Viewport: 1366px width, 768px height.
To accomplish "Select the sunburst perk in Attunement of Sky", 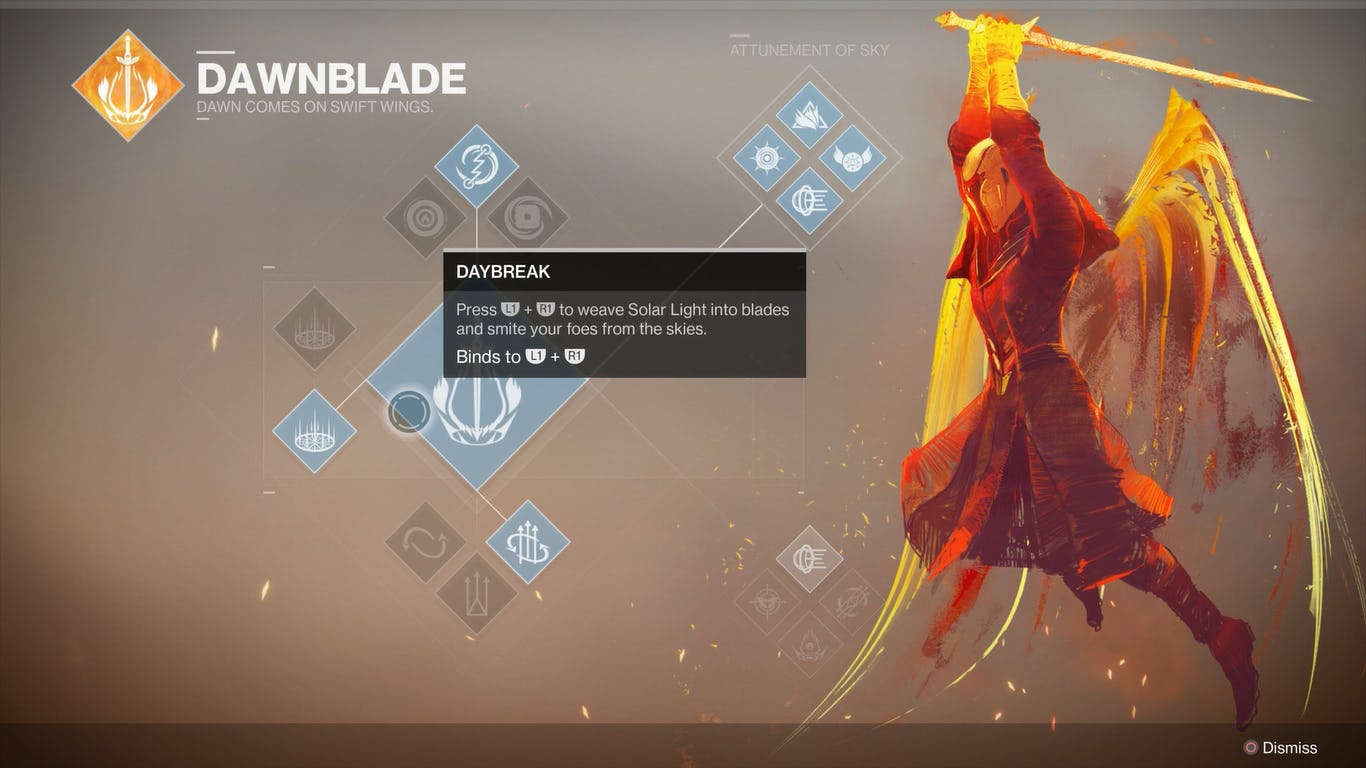I will point(766,158).
